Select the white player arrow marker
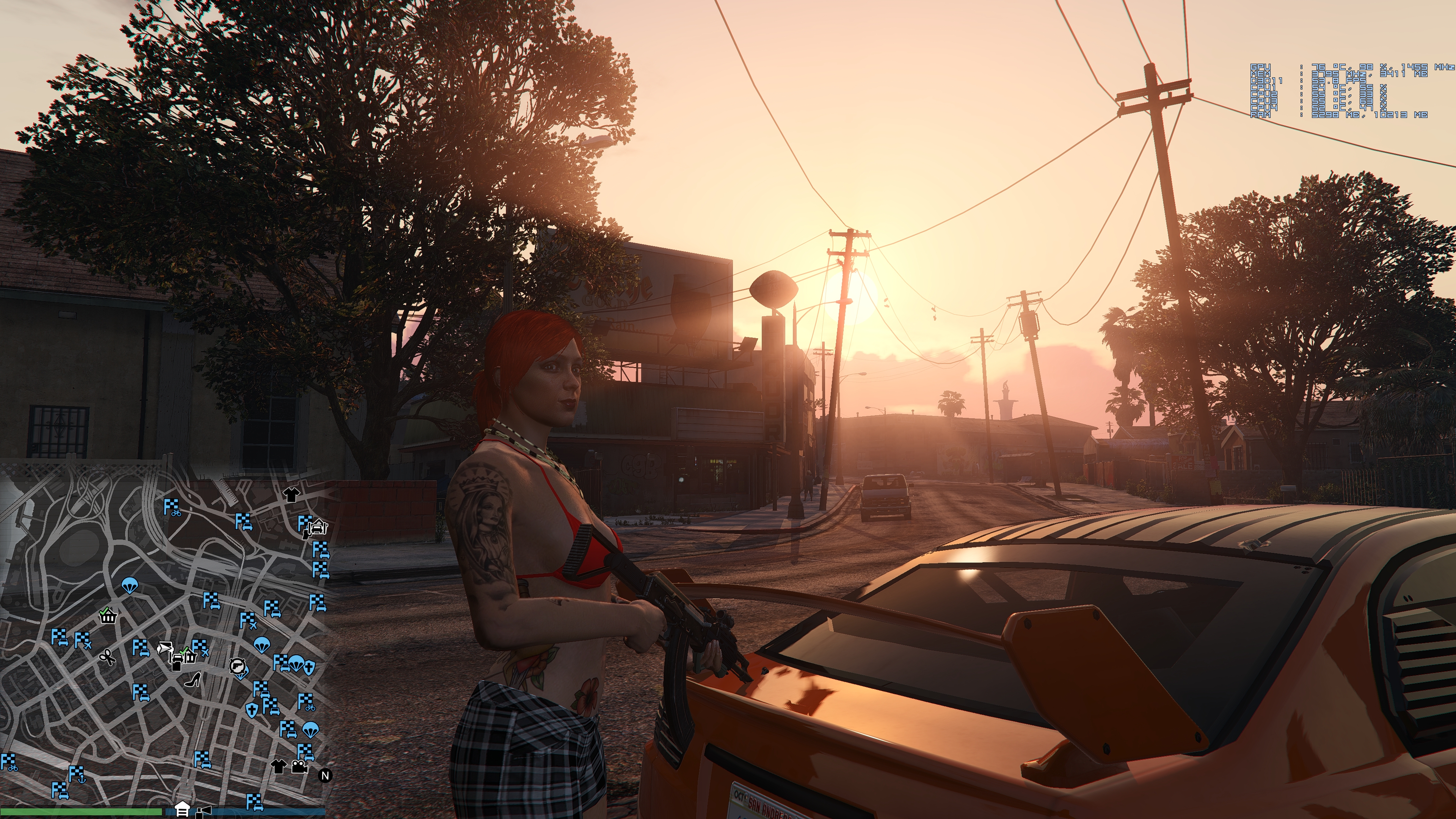The image size is (1456, 819). [165, 648]
